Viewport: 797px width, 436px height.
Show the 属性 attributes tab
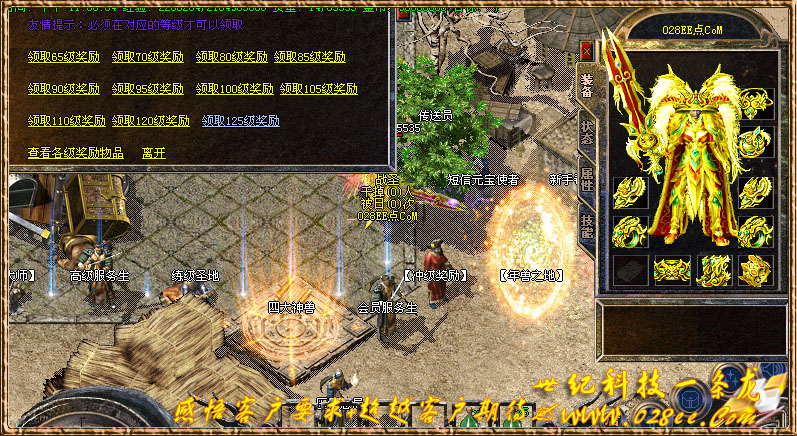586,179
